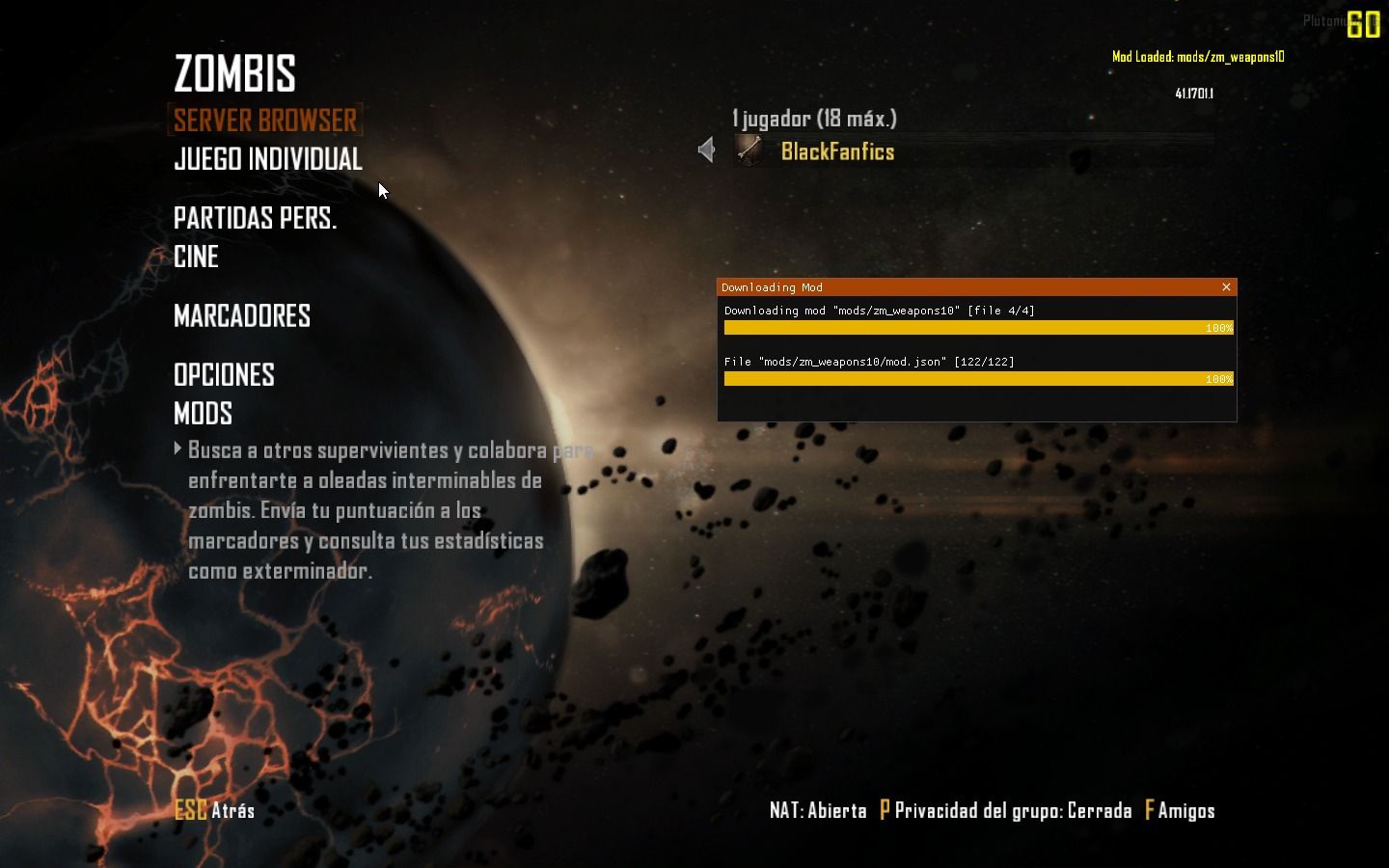Show the Marcadores leaderboards
The width and height of the screenshot is (1389, 868).
(x=241, y=316)
